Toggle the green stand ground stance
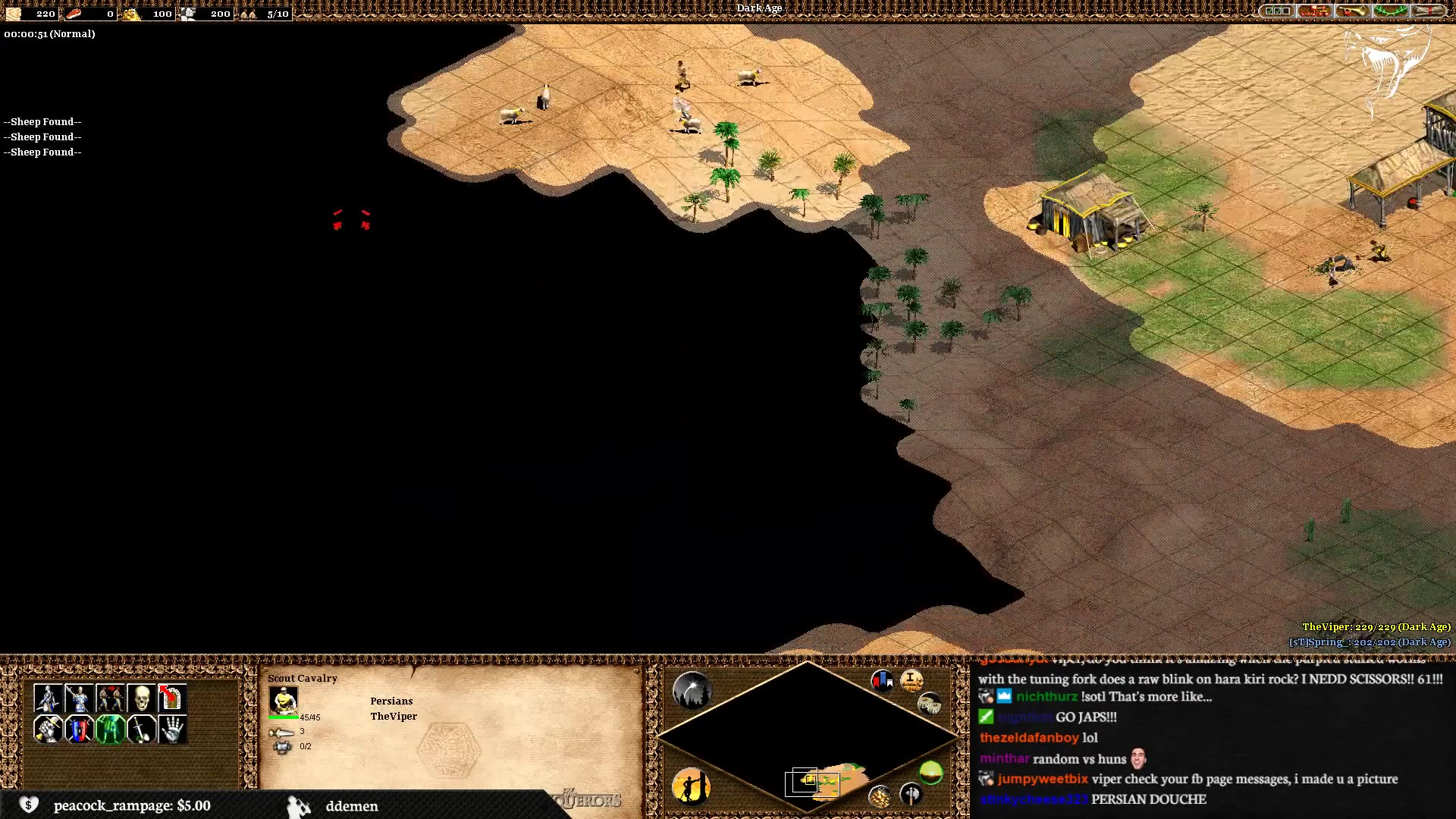 (110, 730)
